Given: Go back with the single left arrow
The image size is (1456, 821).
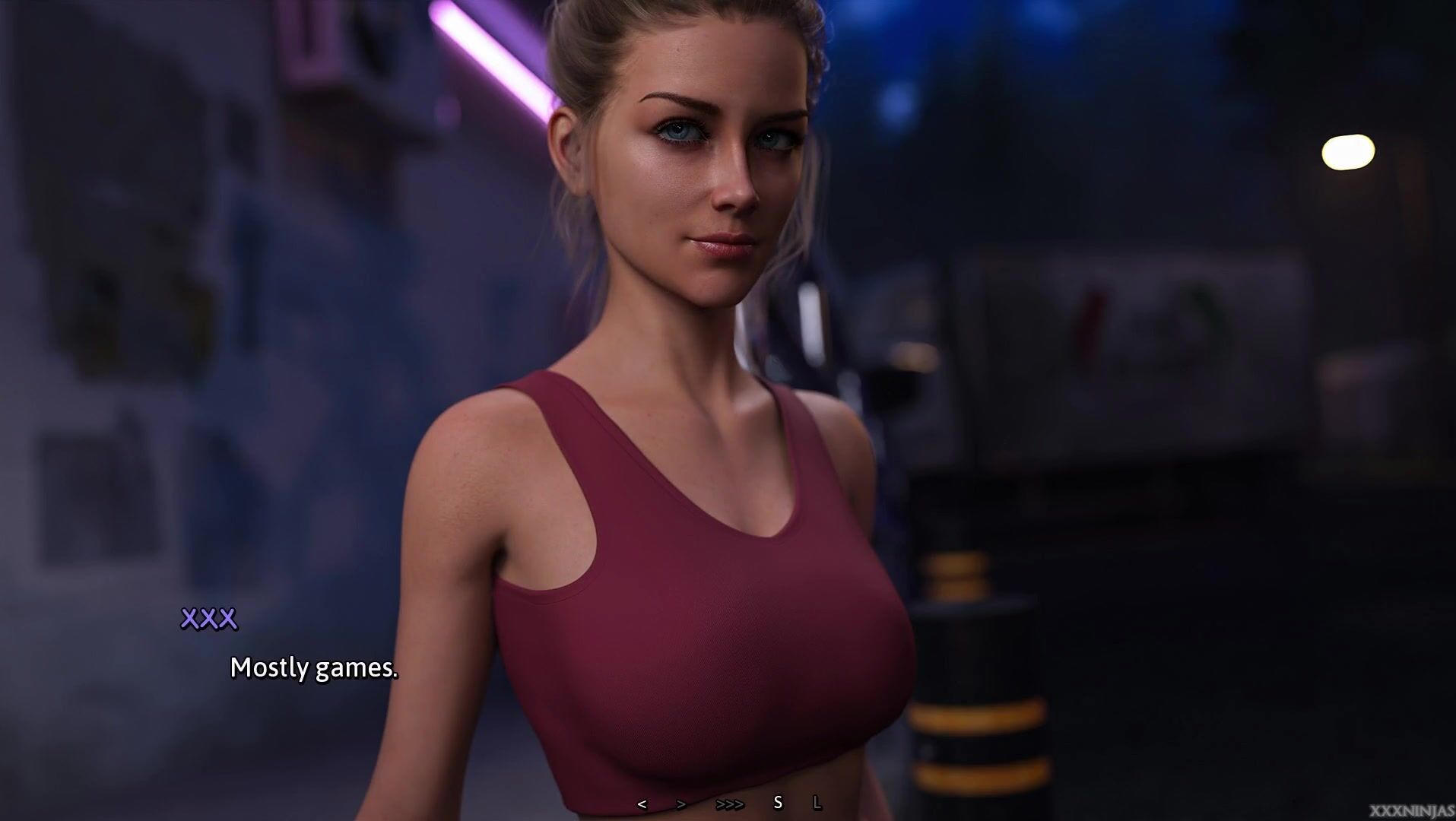Looking at the screenshot, I should pos(642,804).
